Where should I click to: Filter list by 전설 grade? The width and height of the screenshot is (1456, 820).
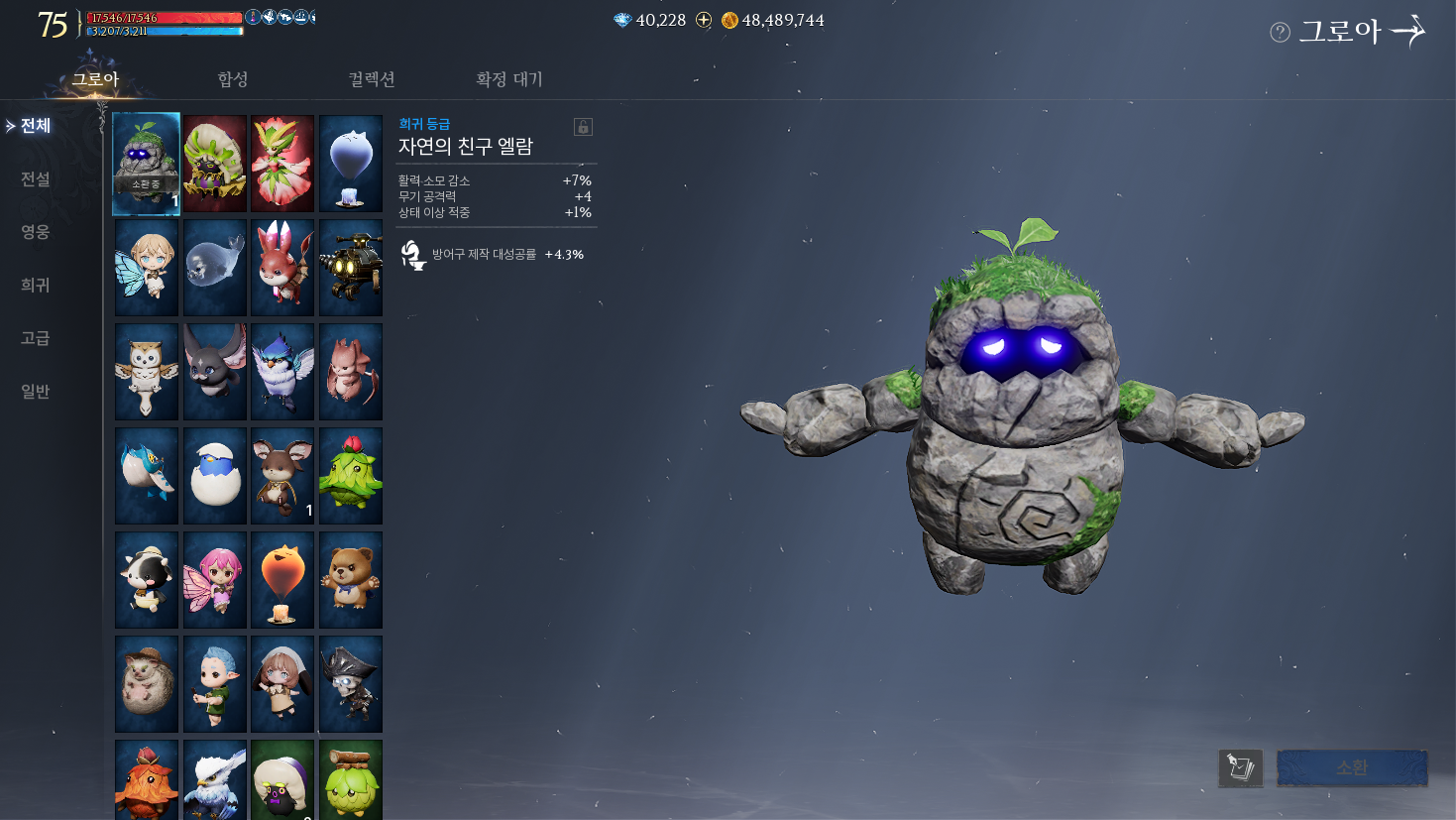click(x=36, y=178)
